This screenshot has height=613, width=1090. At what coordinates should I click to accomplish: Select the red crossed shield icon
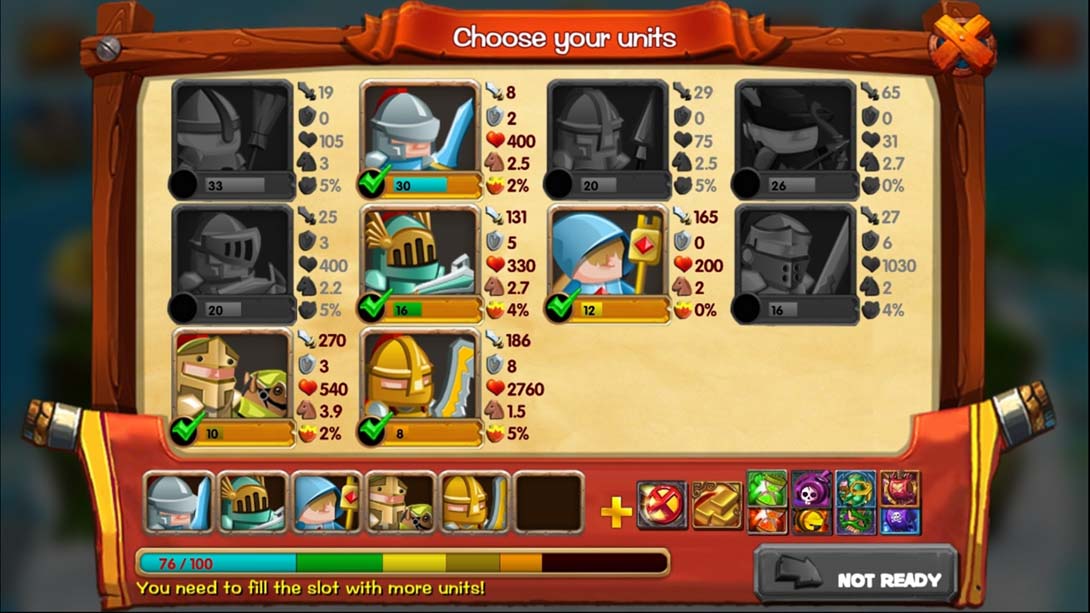(x=661, y=505)
